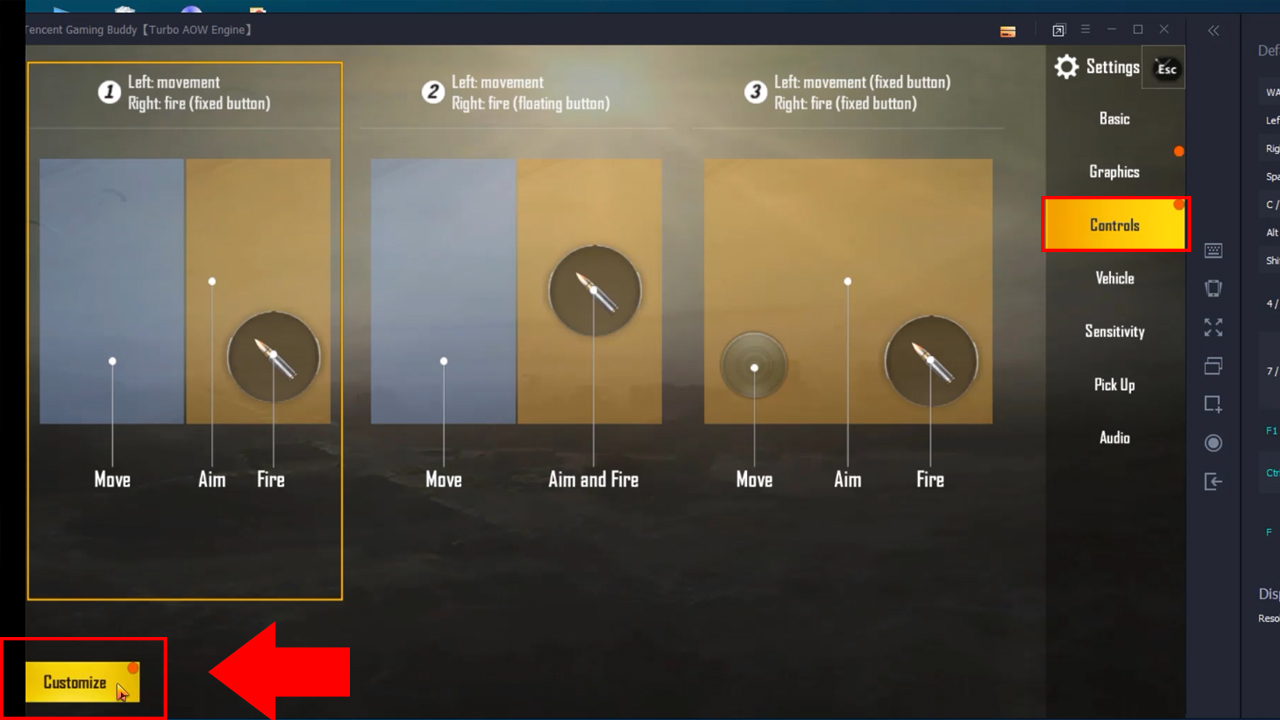Collapse the right sidebar with the chevron
The width and height of the screenshot is (1280, 720).
[x=1213, y=30]
